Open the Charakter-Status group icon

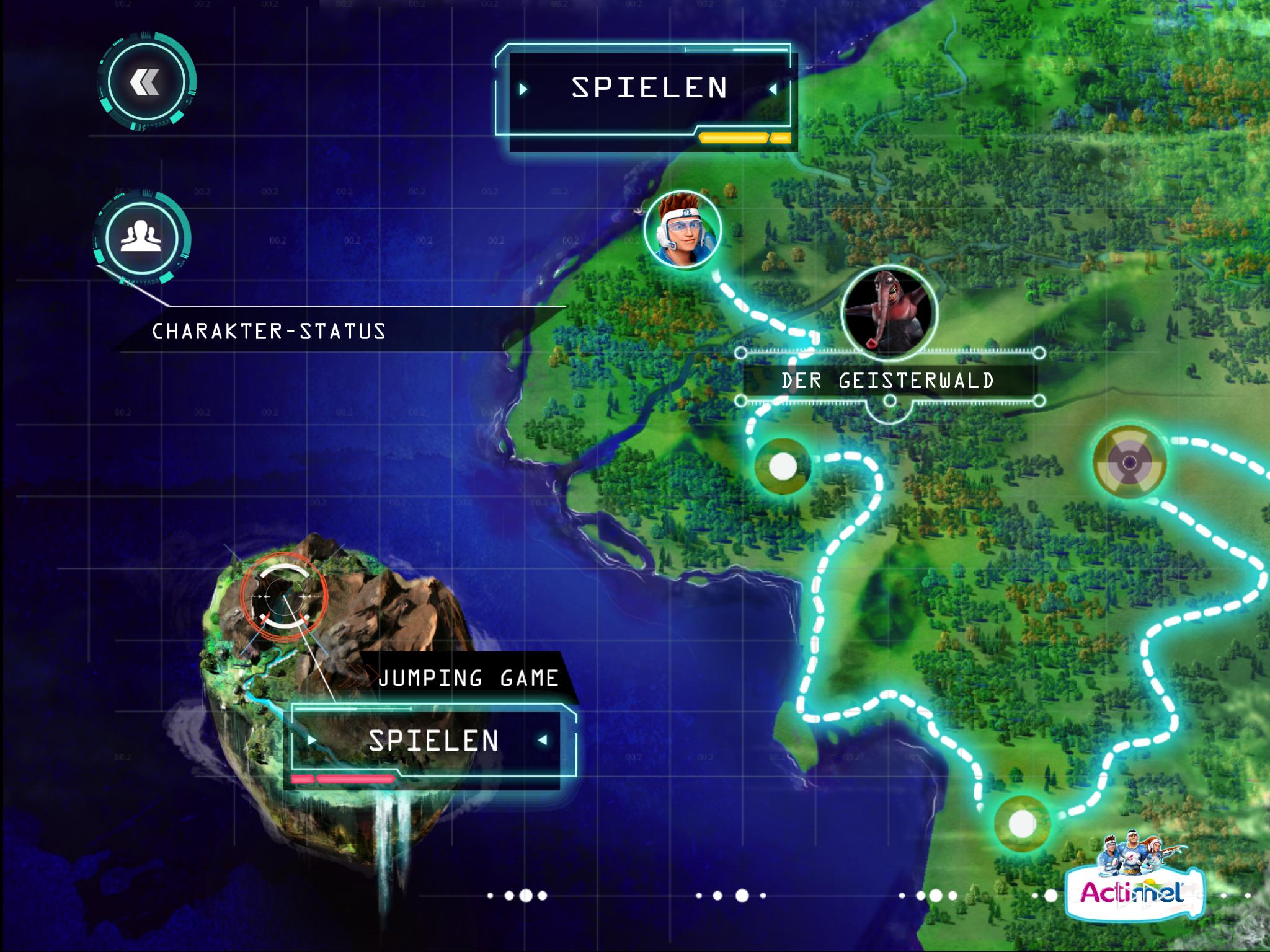coord(141,238)
